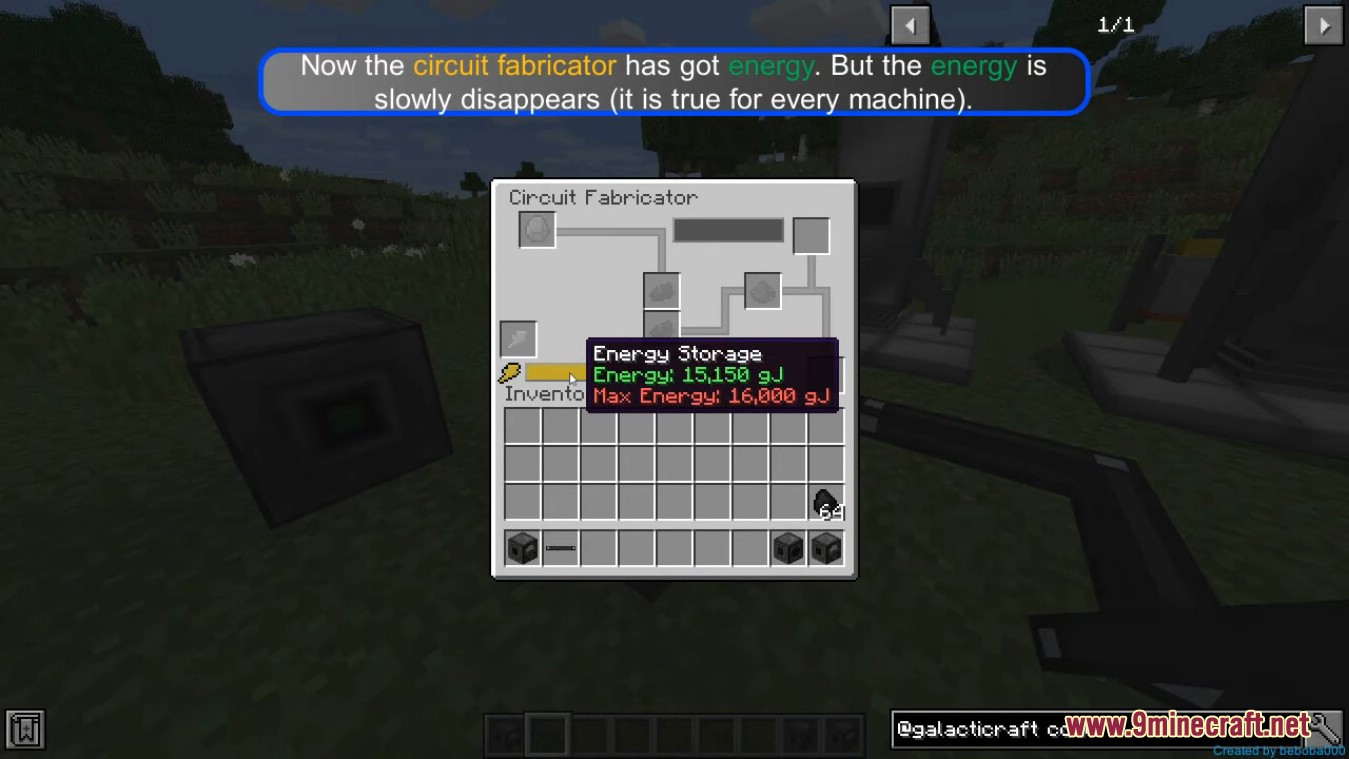Image resolution: width=1349 pixels, height=759 pixels.
Task: Click the torch ingredient slot on the left
Action: click(518, 339)
